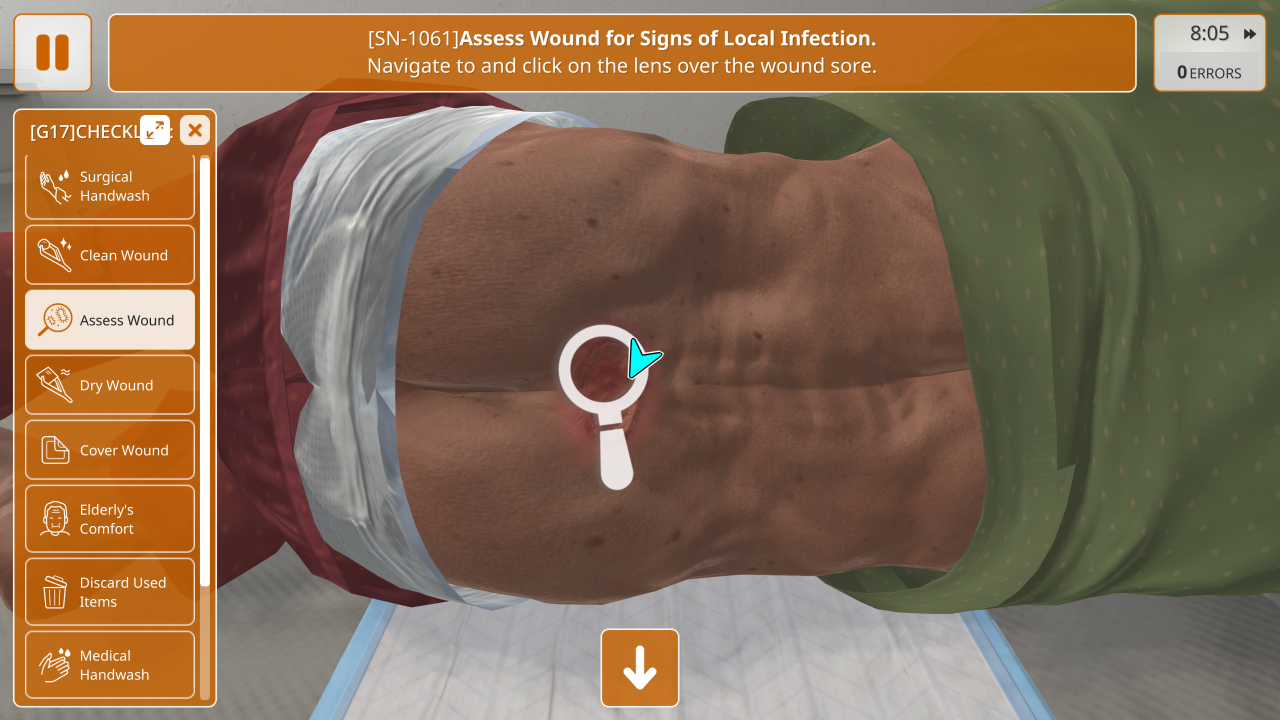Select Surgical Handwash in the checklist
This screenshot has width=1280, height=720.
click(110, 186)
